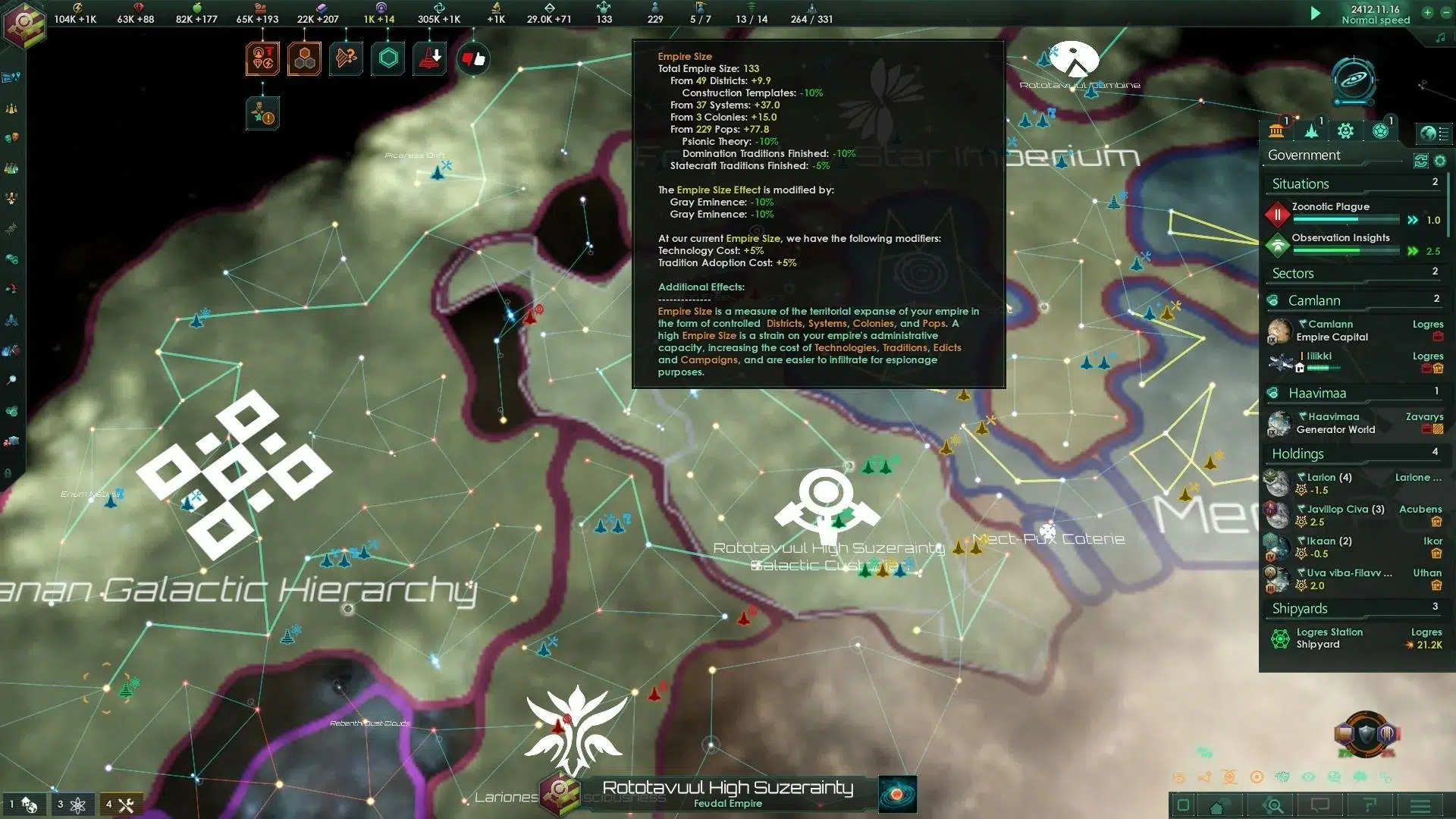Open the teal hexagon notification
The width and height of the screenshot is (1456, 819).
[388, 59]
